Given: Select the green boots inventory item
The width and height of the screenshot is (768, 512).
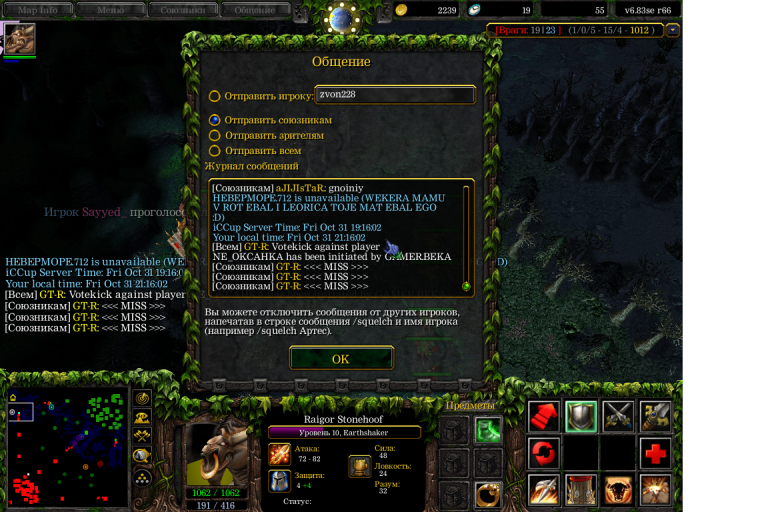Looking at the screenshot, I should [488, 431].
